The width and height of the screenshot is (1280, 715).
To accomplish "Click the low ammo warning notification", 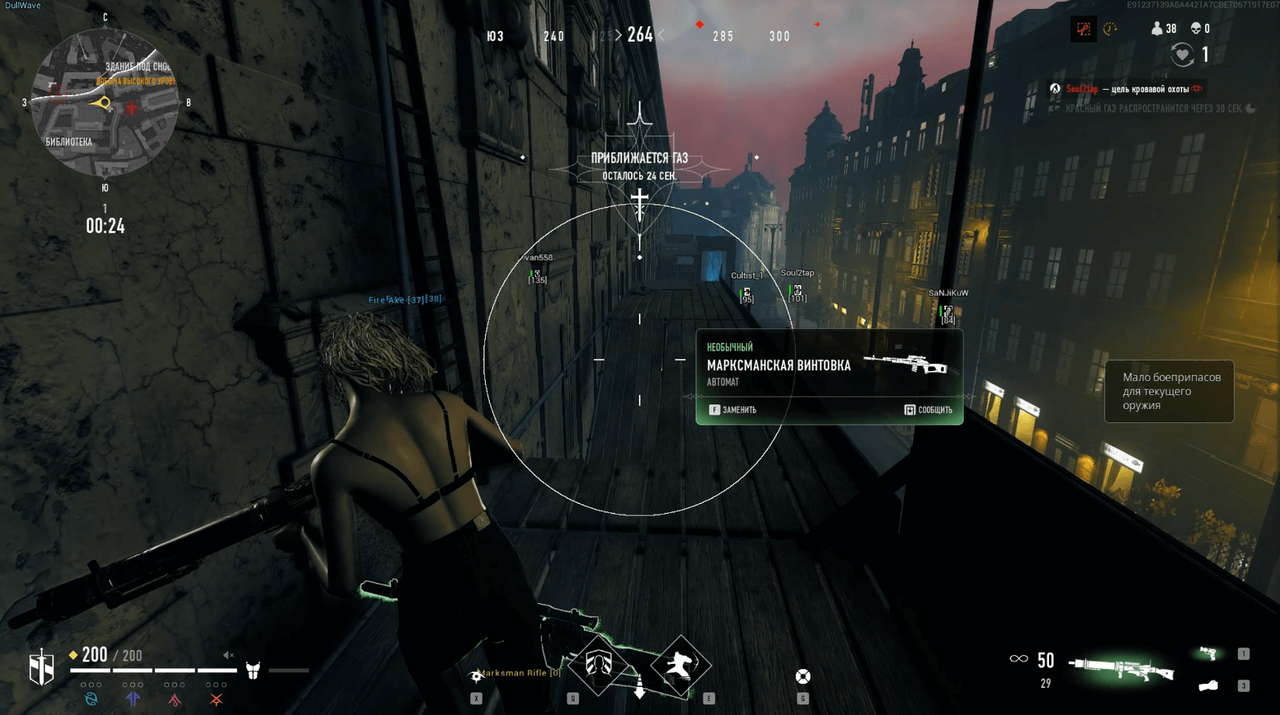I will click(1169, 391).
